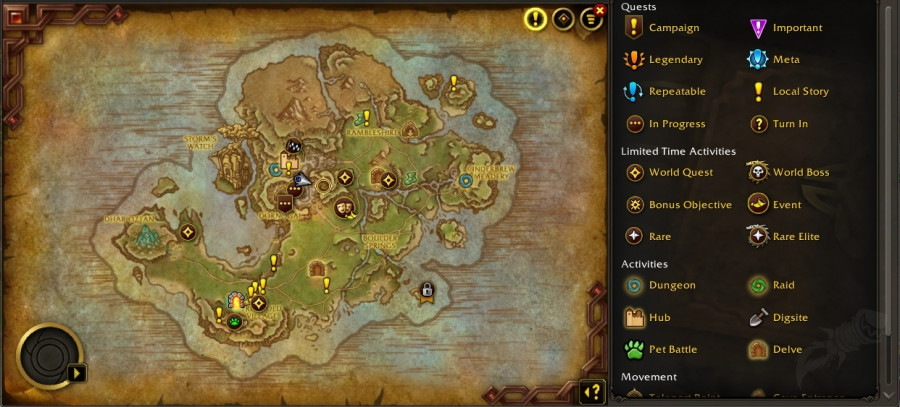
Task: Click the checkered flag marker on map
Action: point(294,147)
